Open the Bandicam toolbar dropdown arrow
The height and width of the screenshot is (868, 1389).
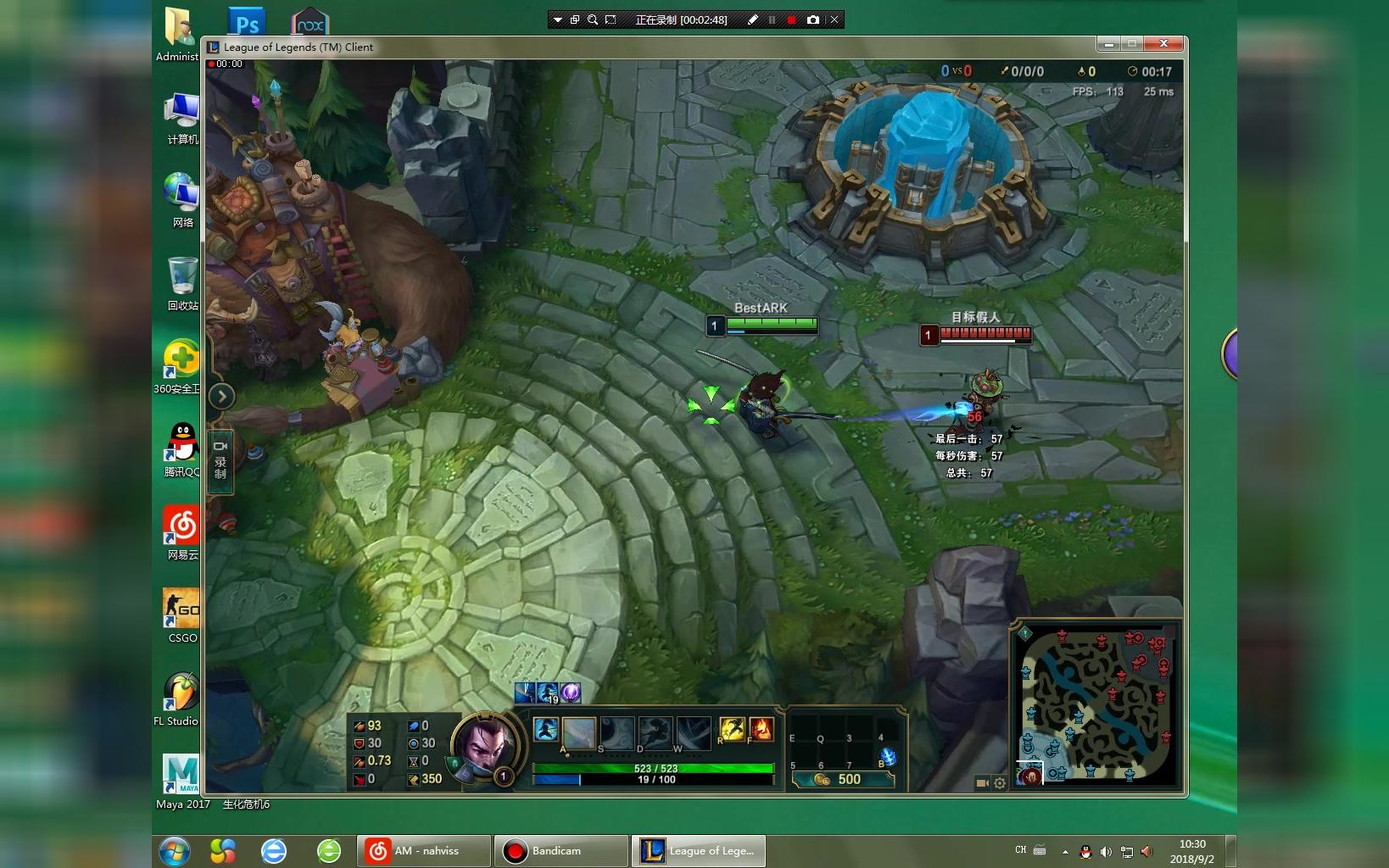[557, 19]
